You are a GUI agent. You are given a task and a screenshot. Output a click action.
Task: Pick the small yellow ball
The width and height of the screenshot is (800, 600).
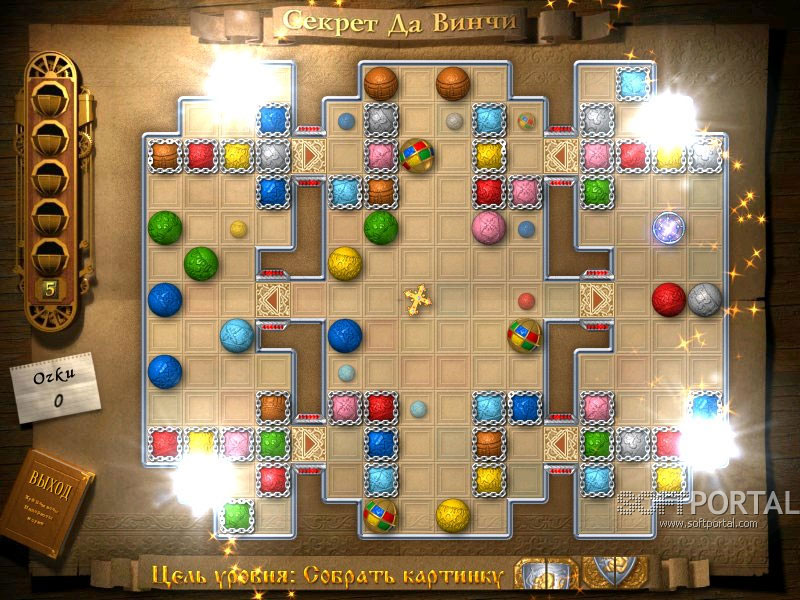(238, 229)
